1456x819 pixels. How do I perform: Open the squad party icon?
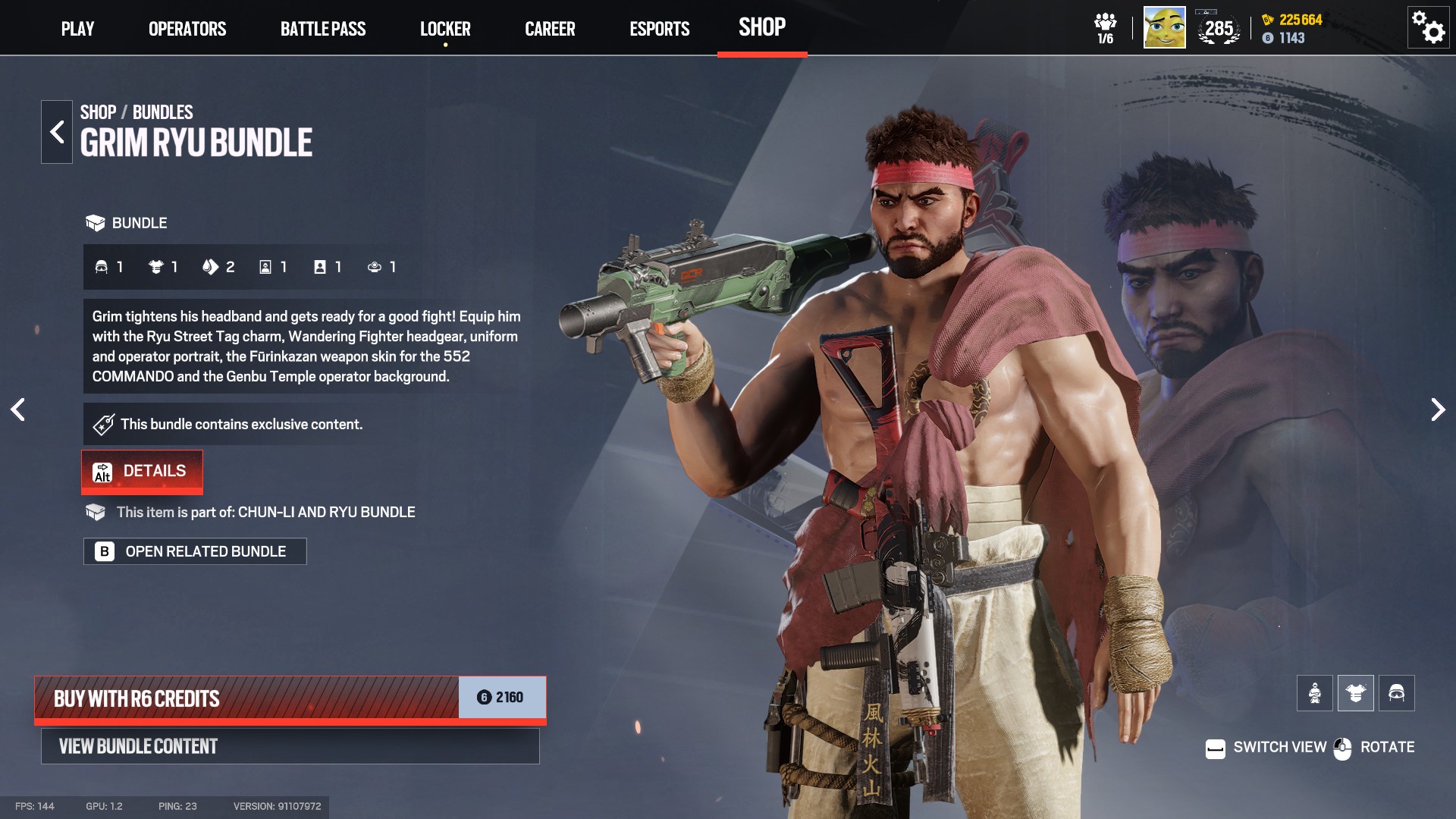1105,28
